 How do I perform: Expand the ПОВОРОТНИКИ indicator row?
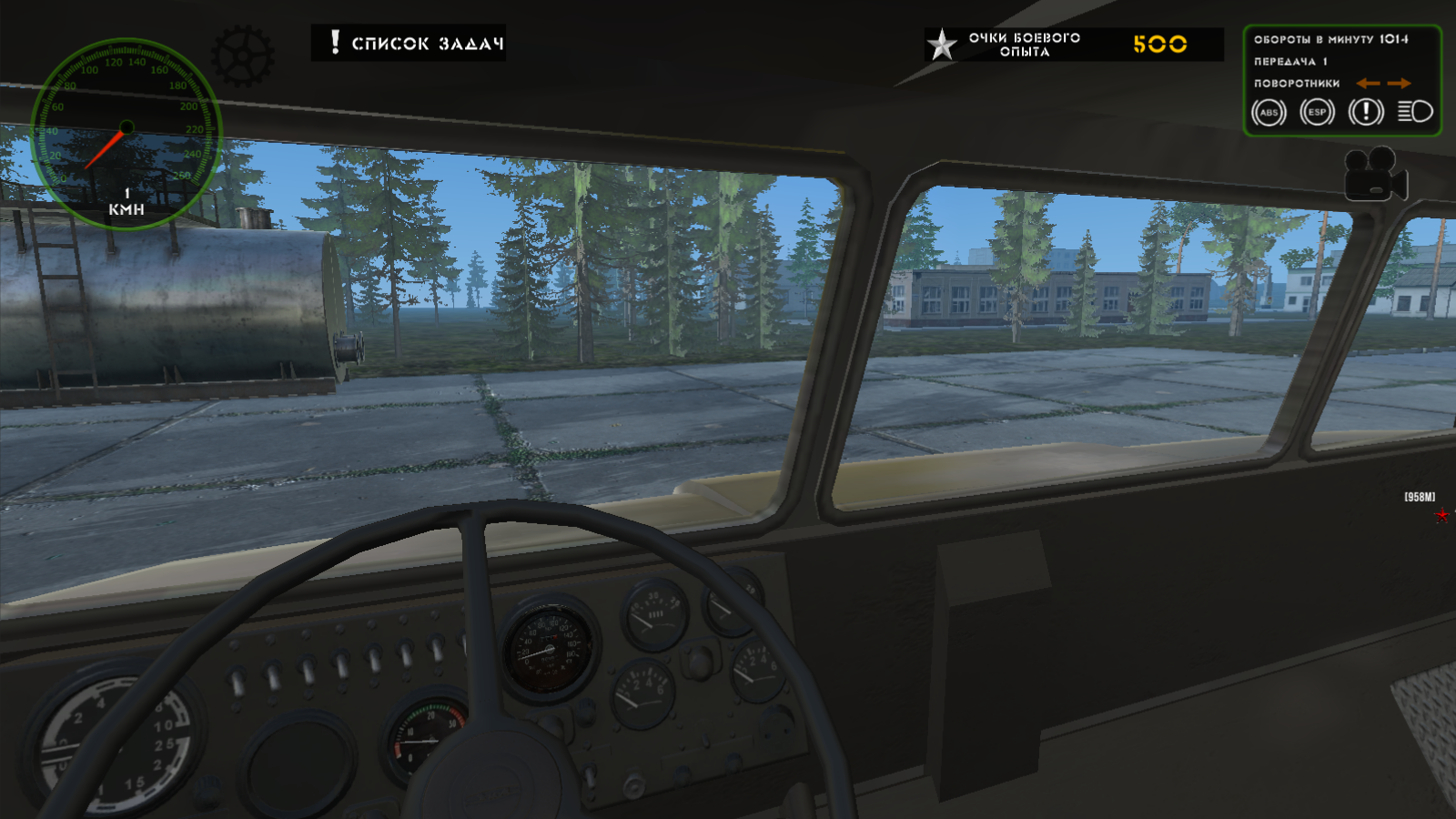(1295, 83)
